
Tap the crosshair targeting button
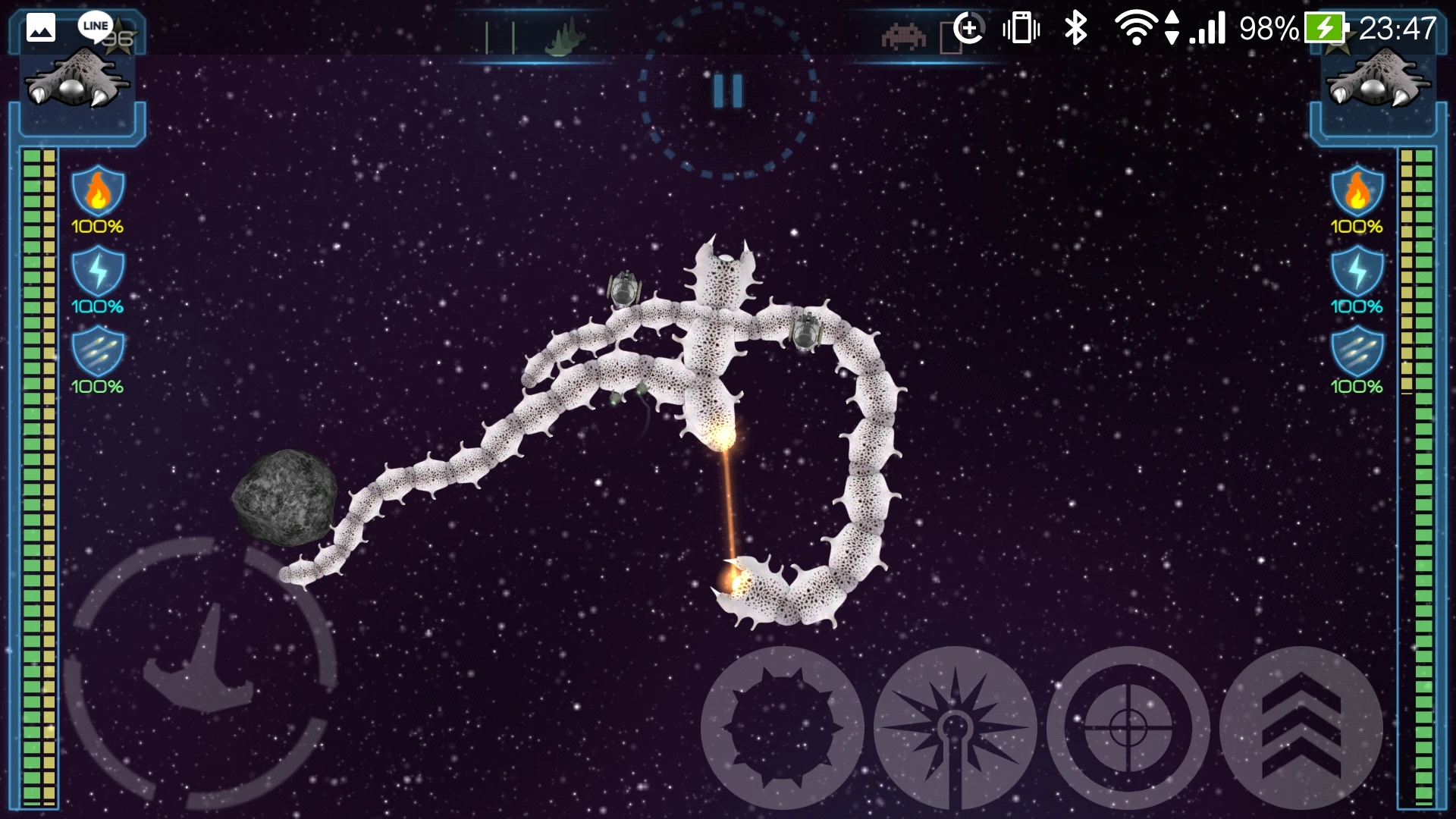(1128, 728)
